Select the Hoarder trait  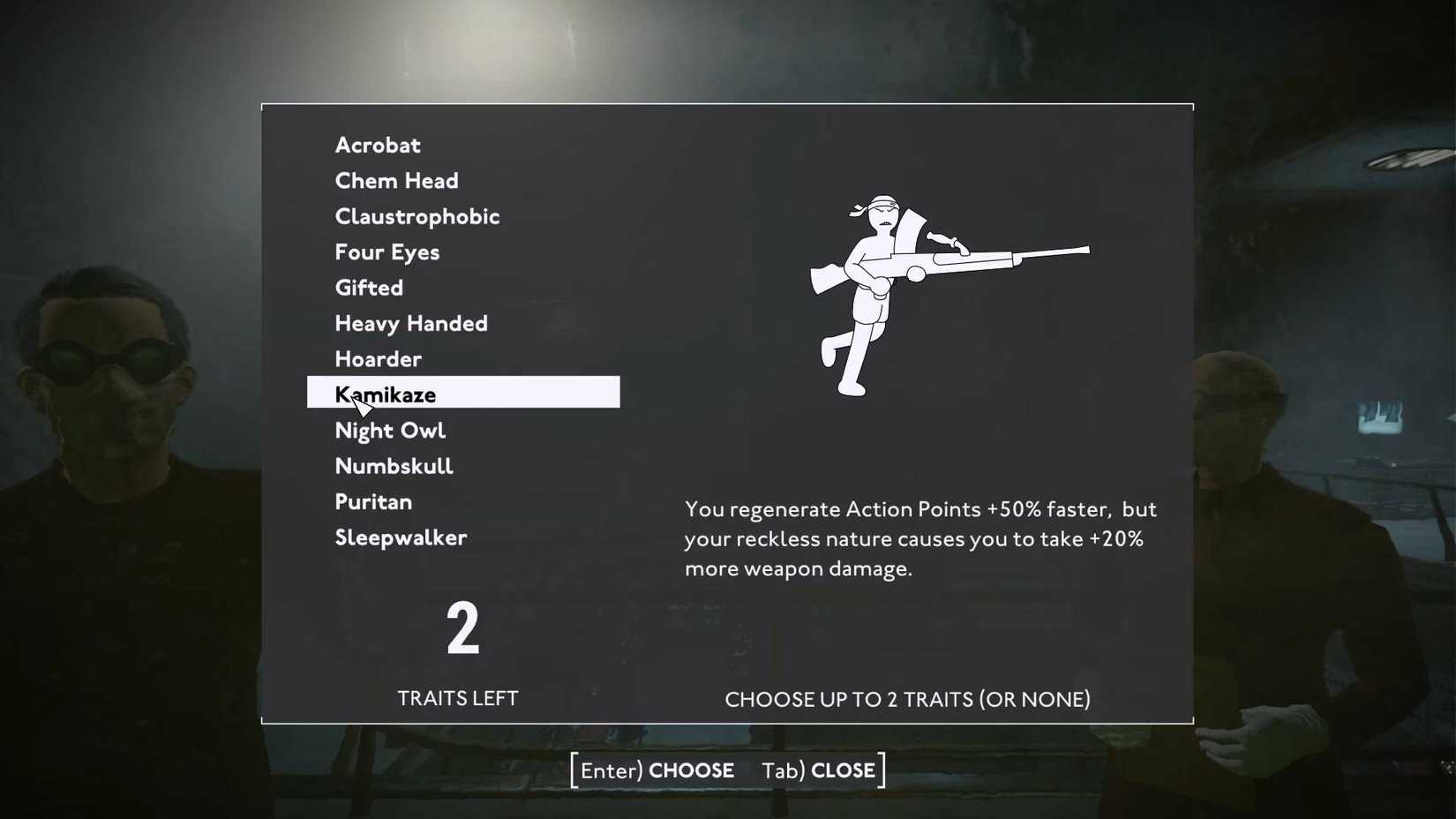coord(378,359)
